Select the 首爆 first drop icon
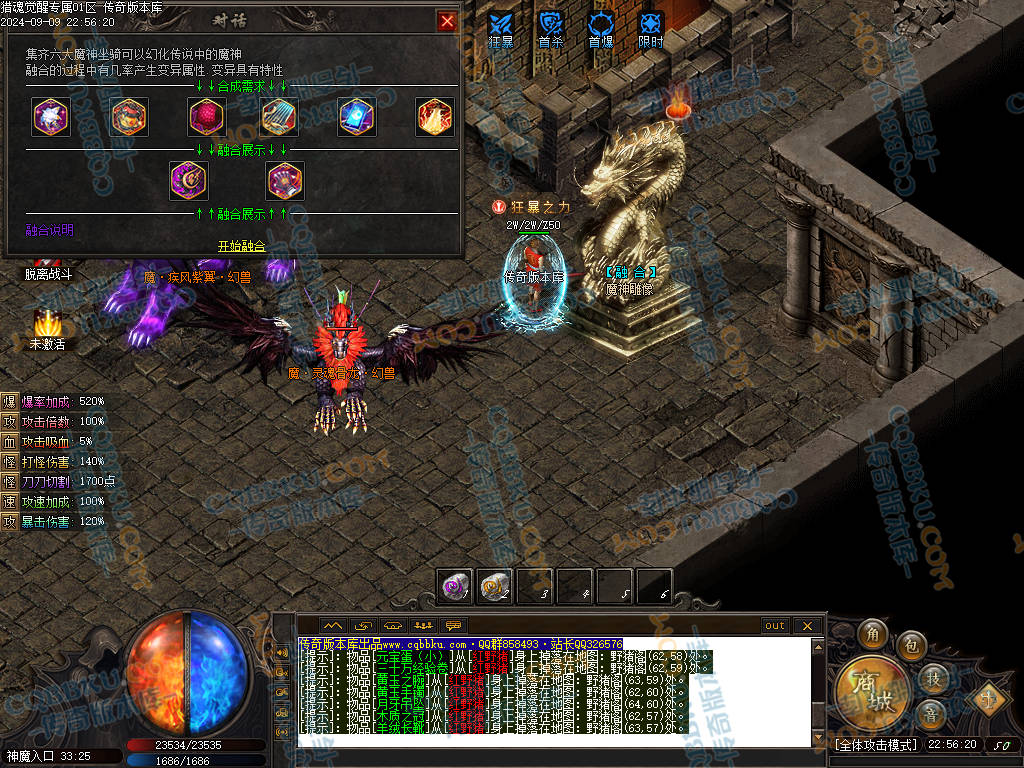This screenshot has width=1024, height=768. pos(601,27)
